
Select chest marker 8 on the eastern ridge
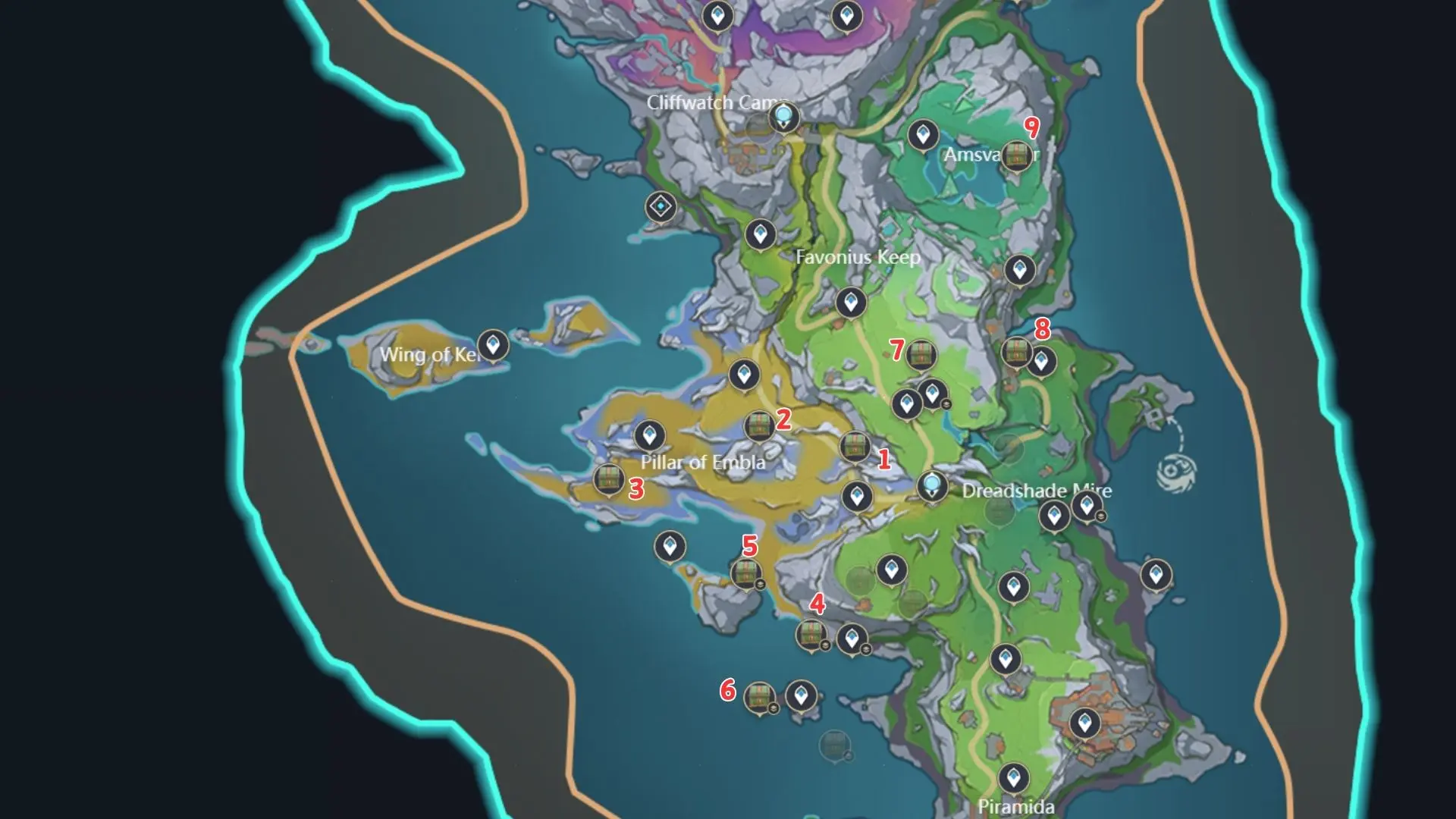tap(1018, 352)
